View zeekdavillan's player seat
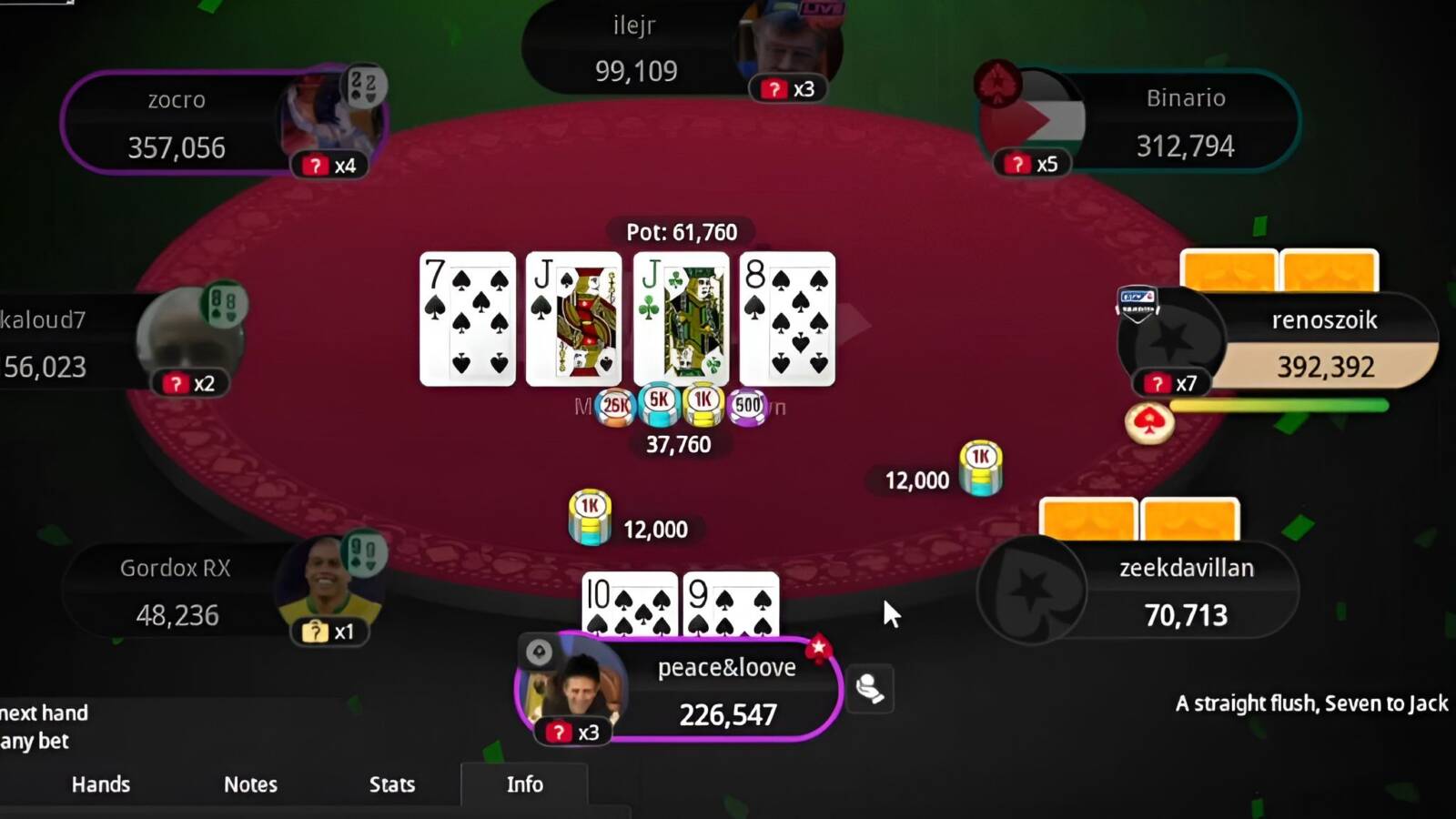The height and width of the screenshot is (819, 1456). click(1185, 591)
